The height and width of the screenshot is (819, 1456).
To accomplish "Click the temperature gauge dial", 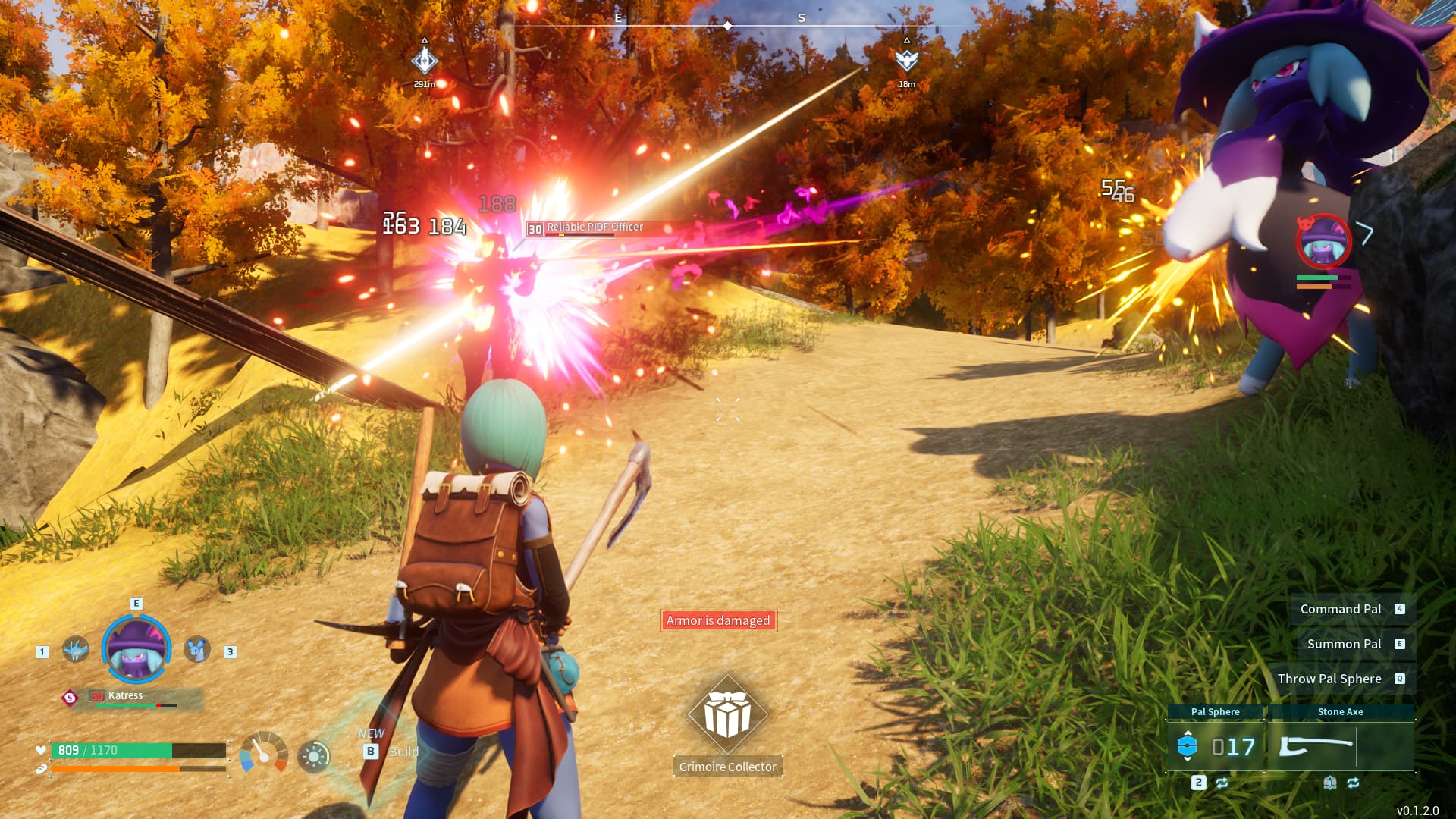I will coord(263,752).
